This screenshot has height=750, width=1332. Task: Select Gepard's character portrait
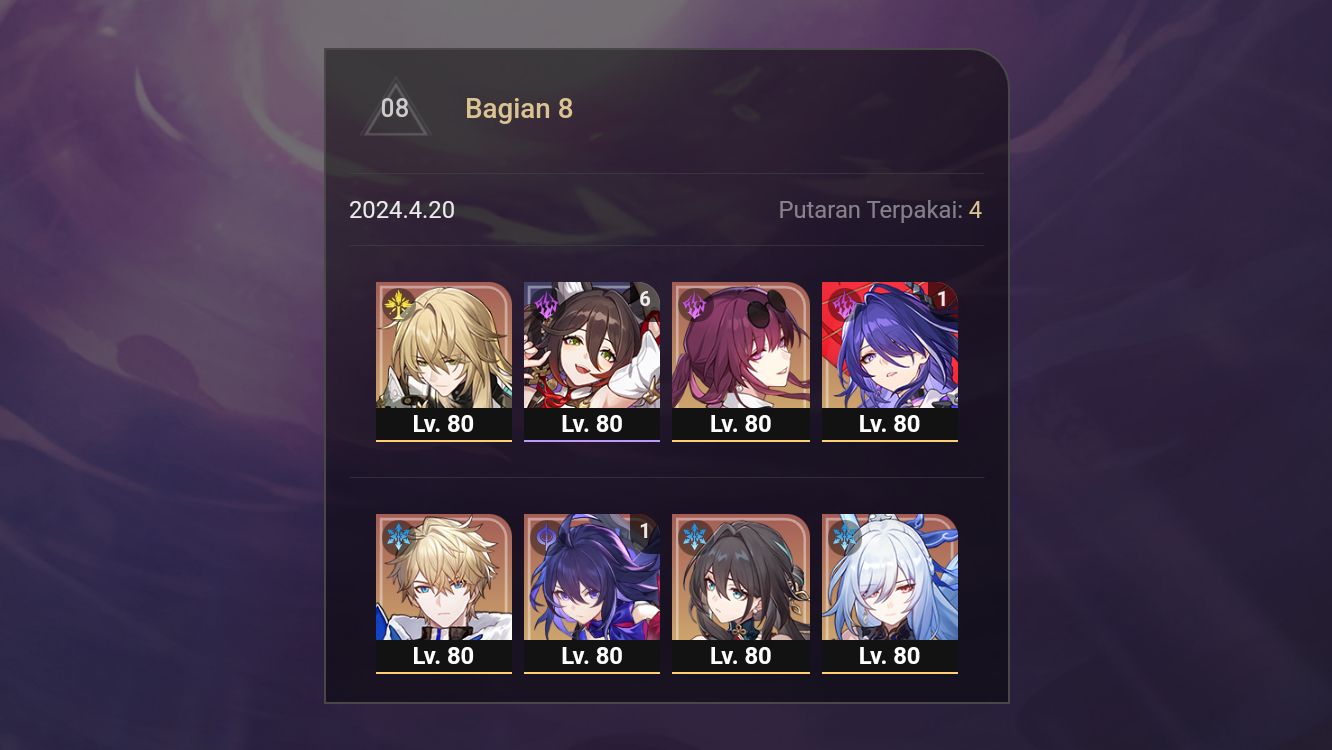click(444, 578)
